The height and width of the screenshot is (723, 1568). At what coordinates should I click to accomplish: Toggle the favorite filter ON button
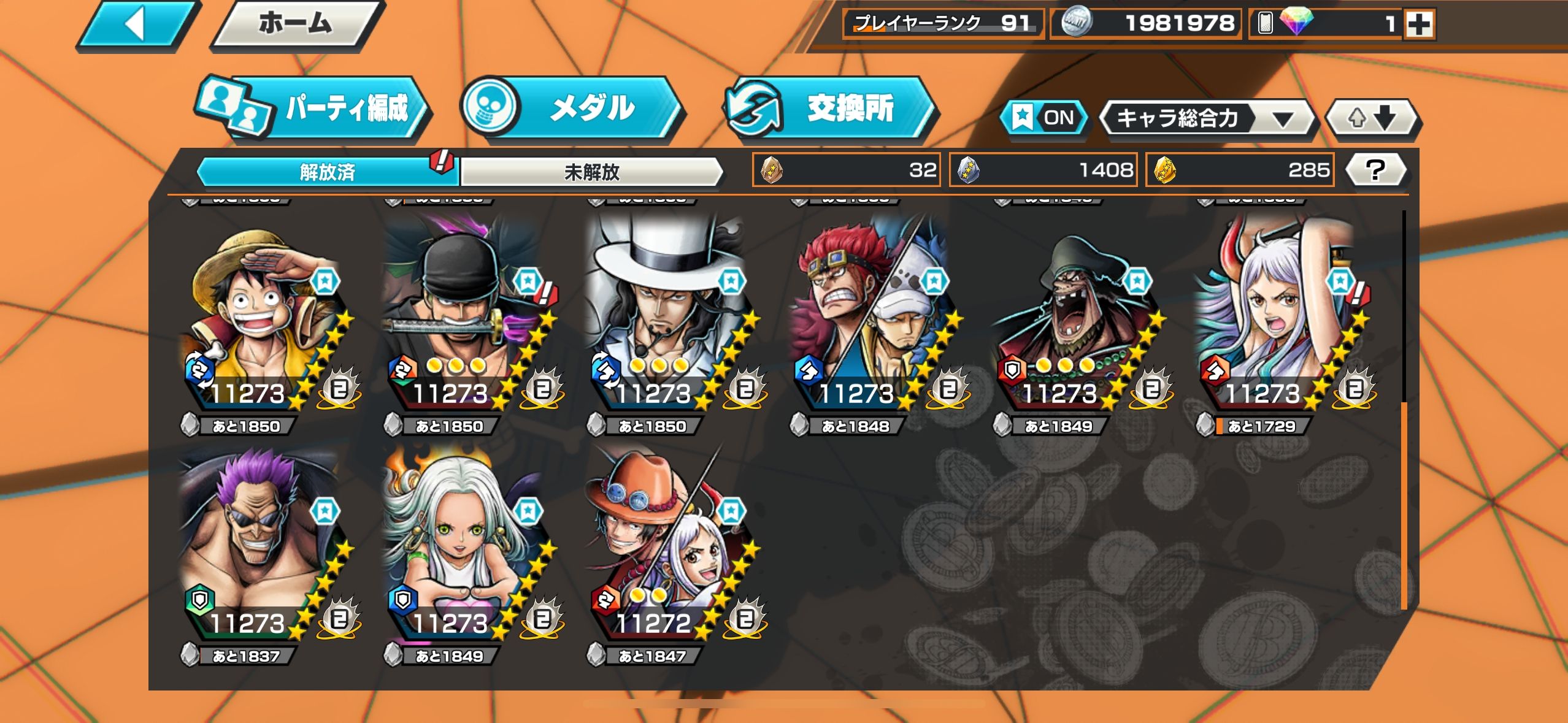(x=1044, y=117)
